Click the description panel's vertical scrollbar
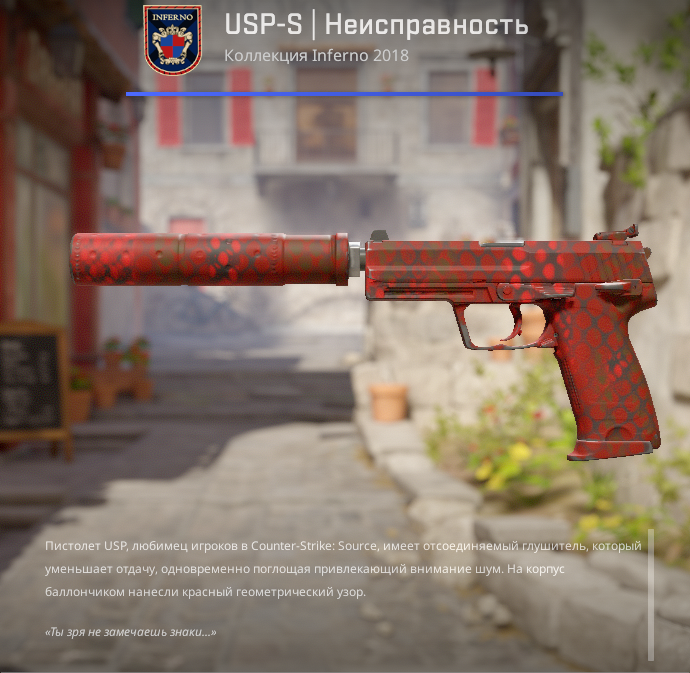This screenshot has height=673, width=690. coord(651,594)
